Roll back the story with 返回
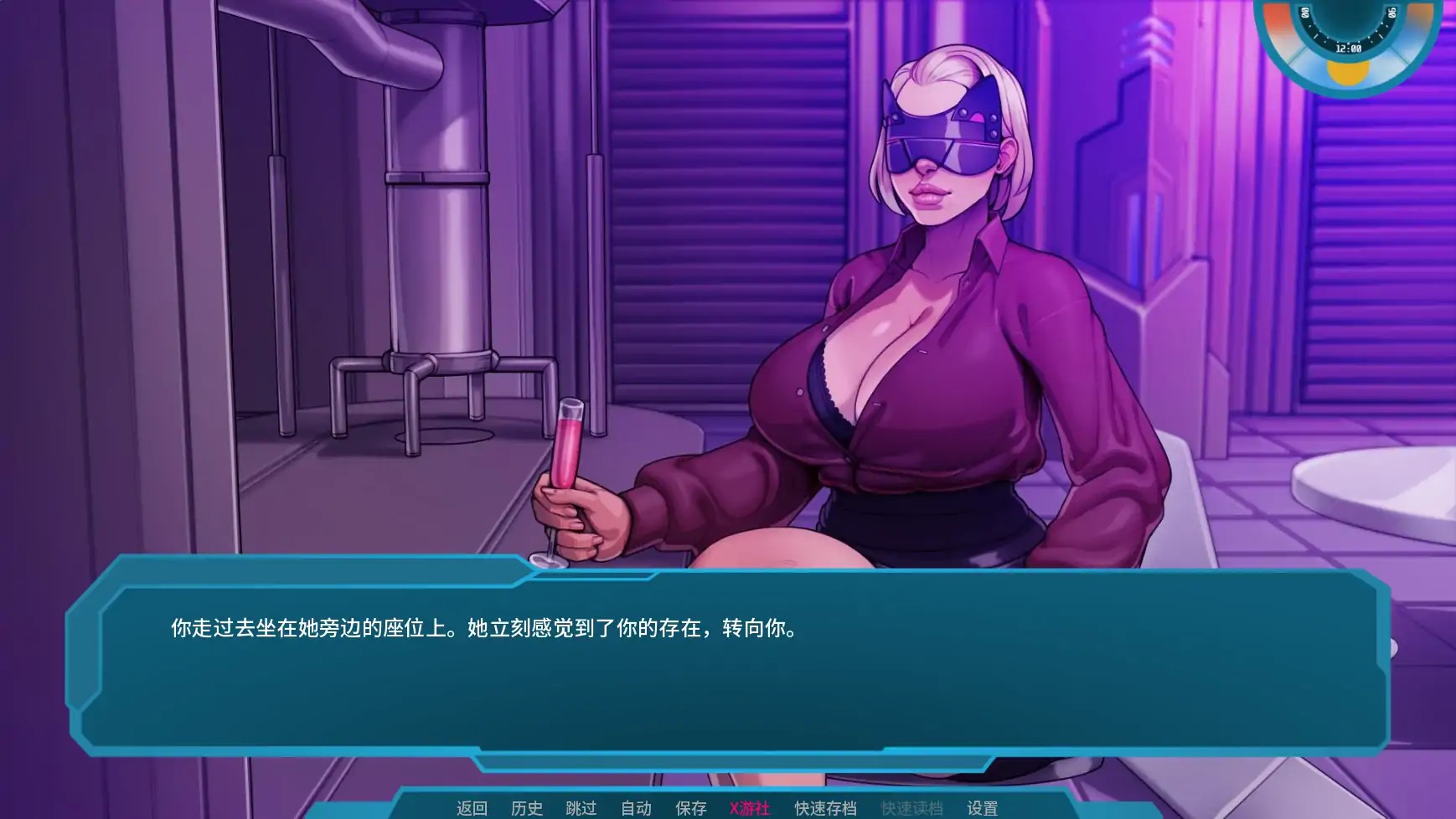 tap(472, 809)
